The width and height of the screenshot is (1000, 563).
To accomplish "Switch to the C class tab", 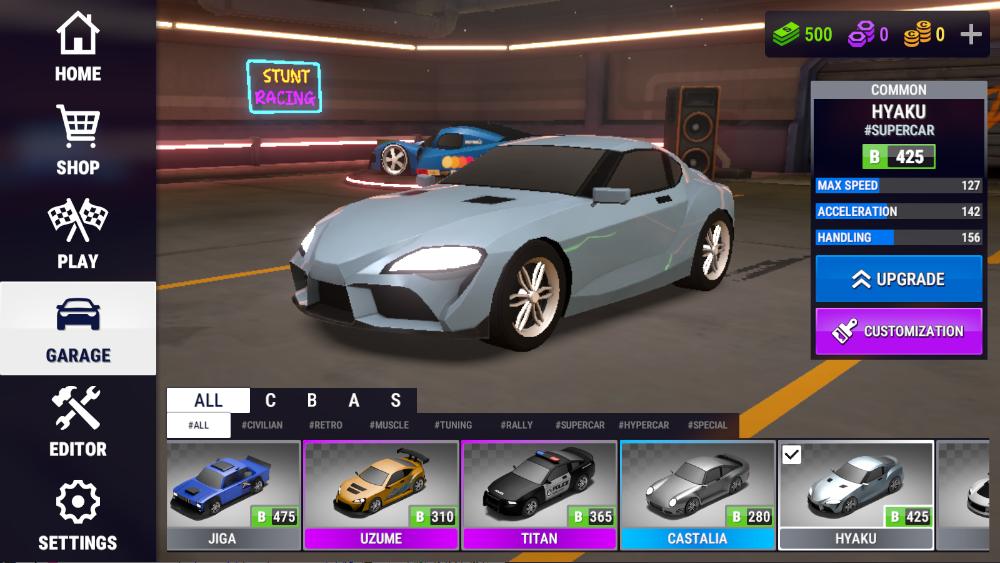I will (270, 401).
